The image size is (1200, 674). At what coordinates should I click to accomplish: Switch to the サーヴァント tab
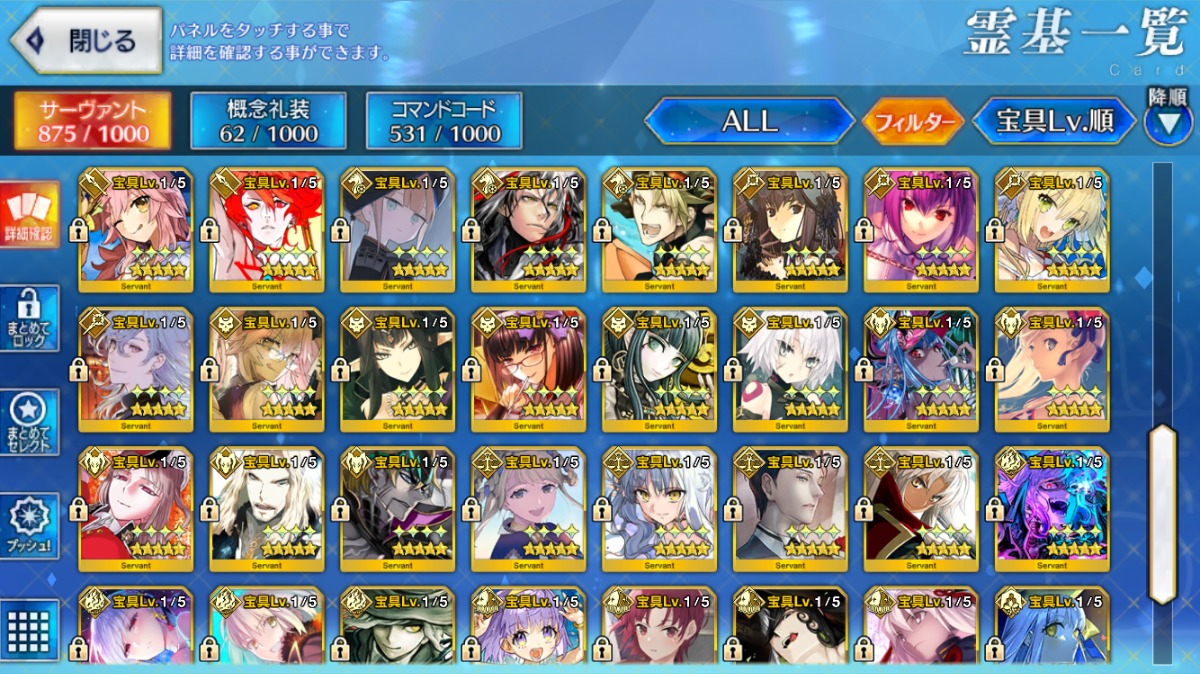pos(93,121)
